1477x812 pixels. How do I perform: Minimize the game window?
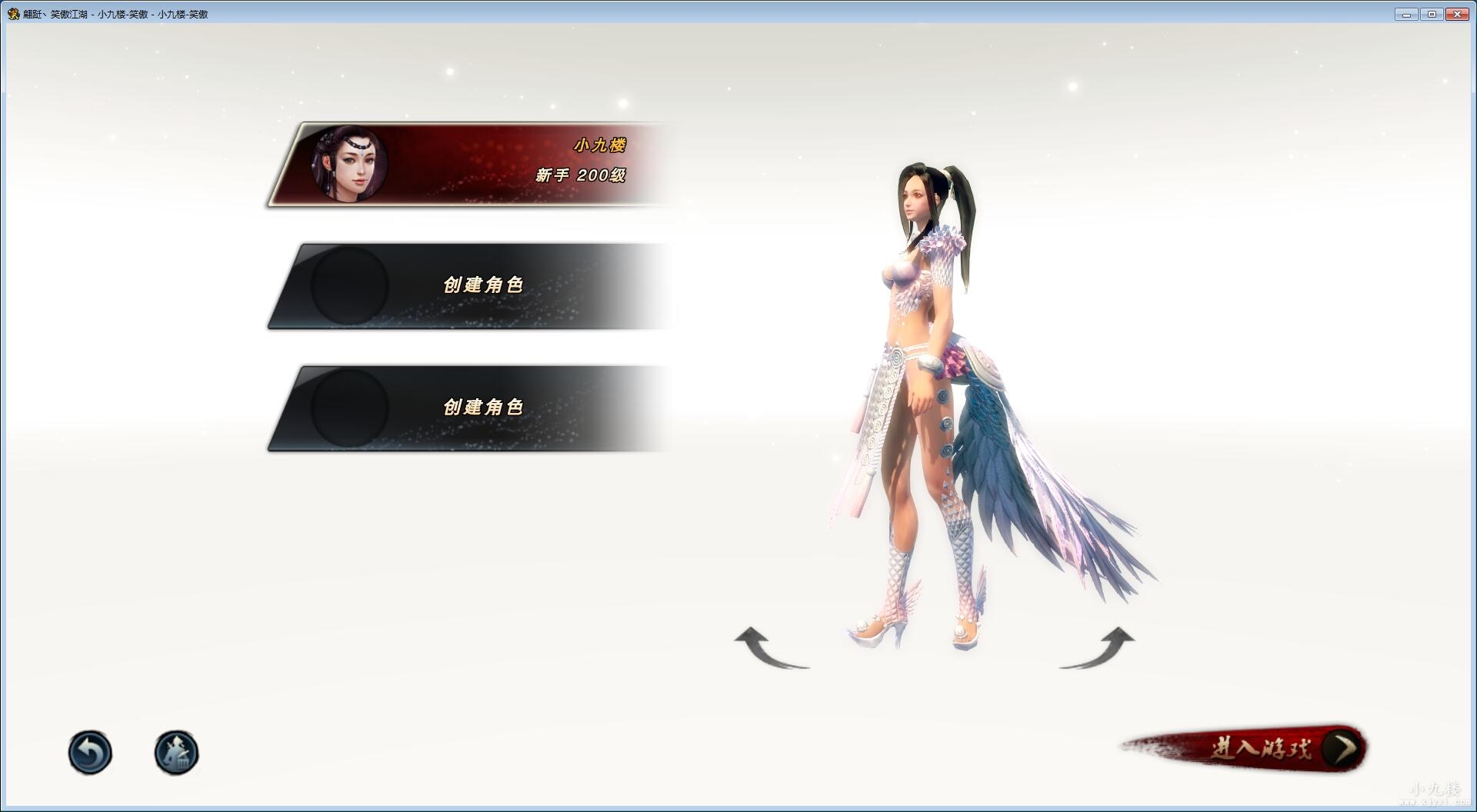pos(1406,14)
